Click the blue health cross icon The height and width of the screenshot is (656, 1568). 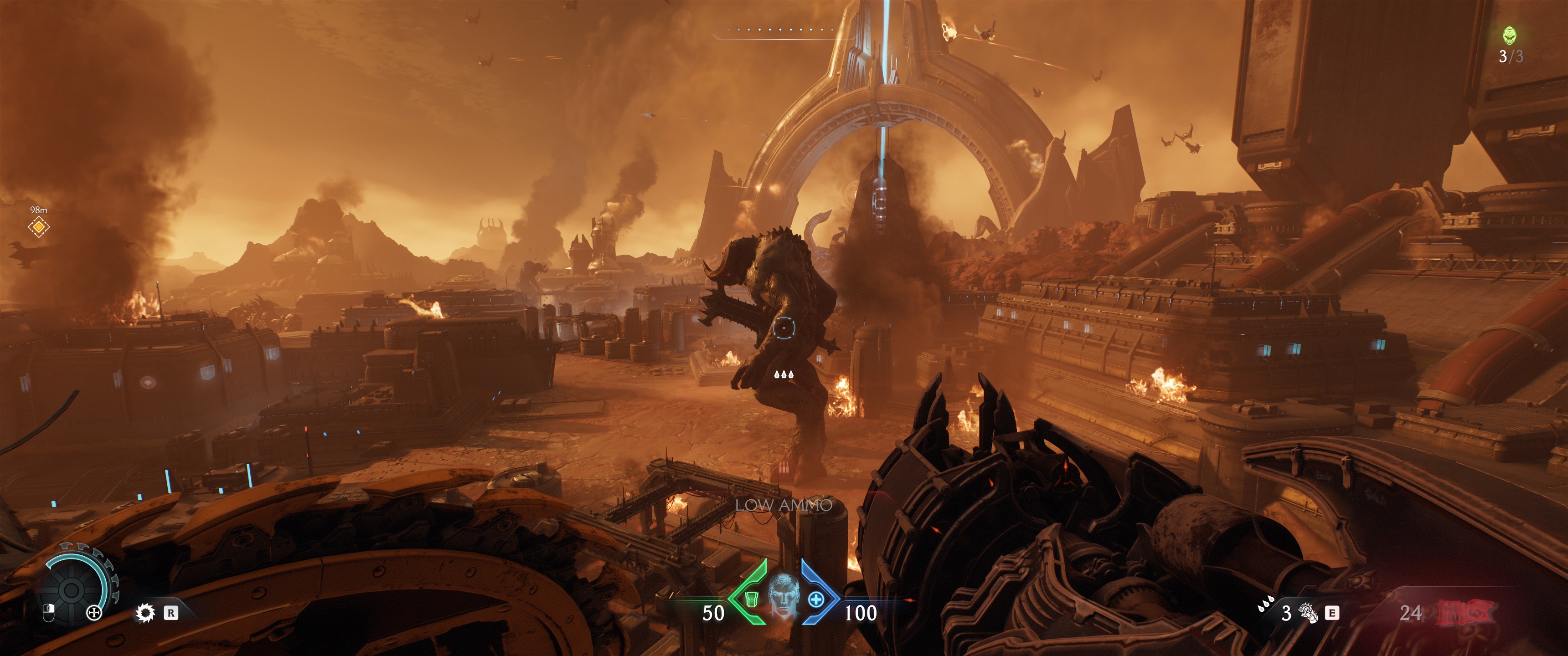[815, 600]
